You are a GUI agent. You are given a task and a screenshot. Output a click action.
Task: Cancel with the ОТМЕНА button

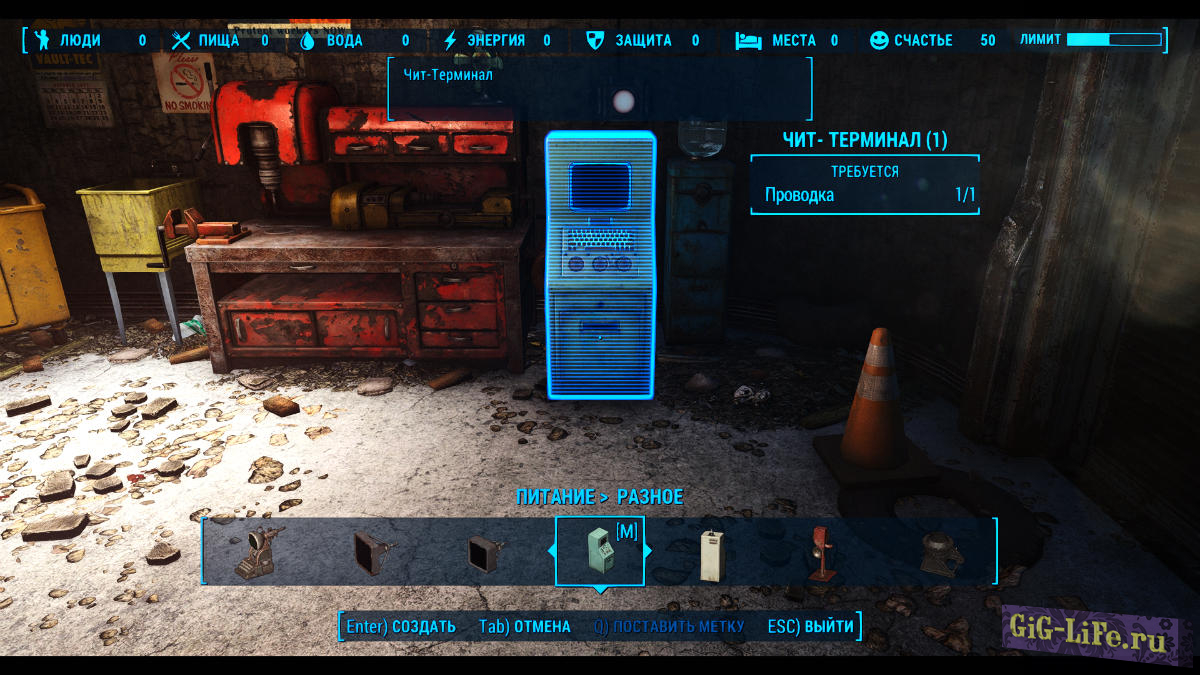(x=525, y=627)
